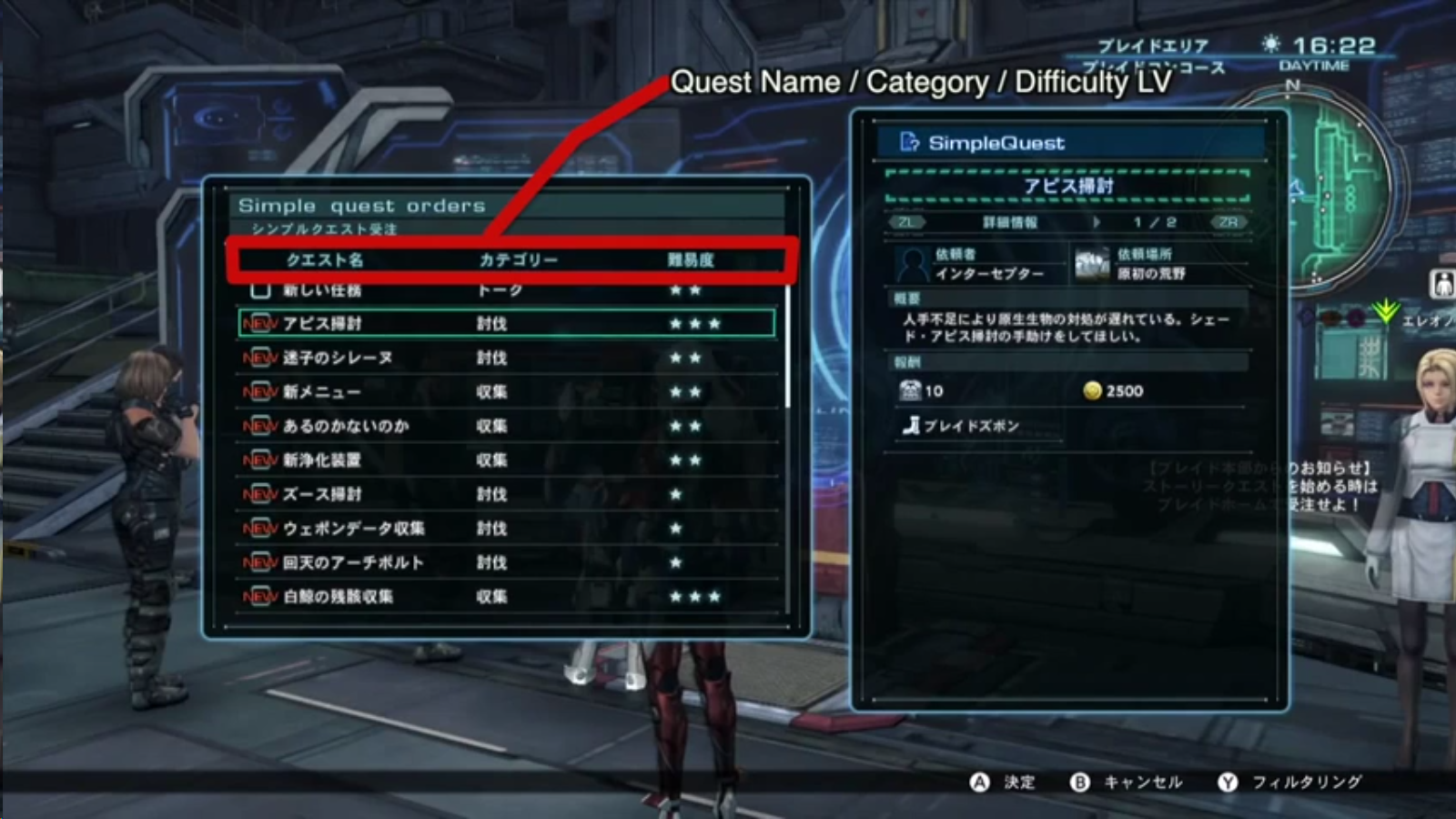This screenshot has height=819, width=1456.
Task: Sort by 難易度 column header
Action: [691, 260]
